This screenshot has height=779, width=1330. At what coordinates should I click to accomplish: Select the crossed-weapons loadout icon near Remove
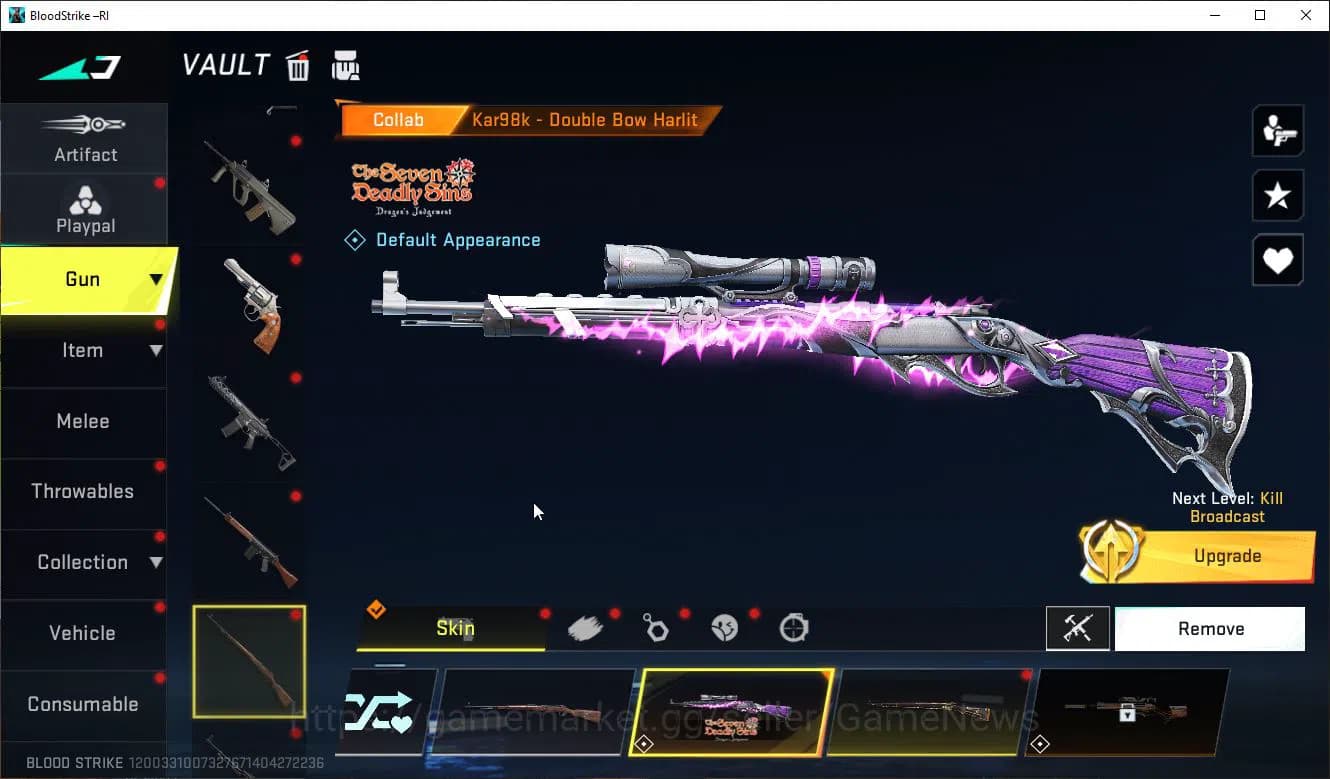(1078, 629)
